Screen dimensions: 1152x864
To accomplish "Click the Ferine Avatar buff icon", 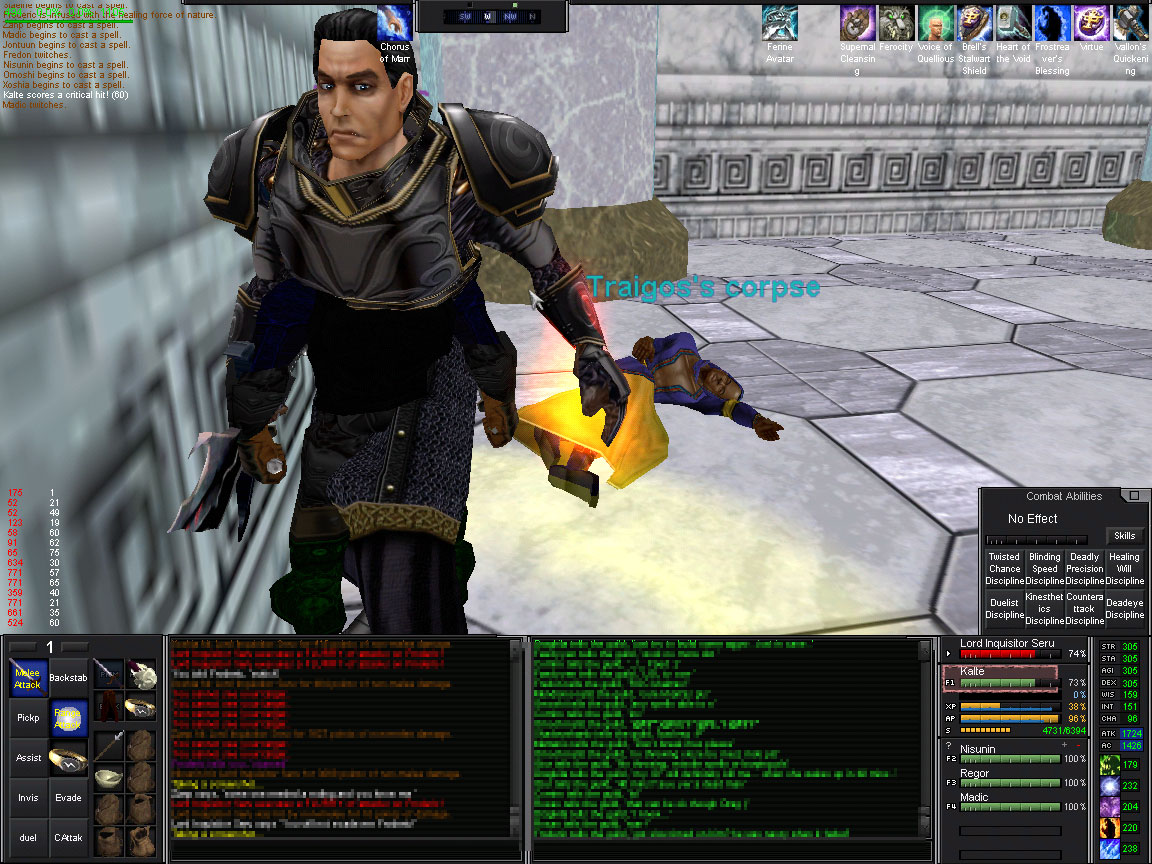I will pyautogui.click(x=779, y=23).
